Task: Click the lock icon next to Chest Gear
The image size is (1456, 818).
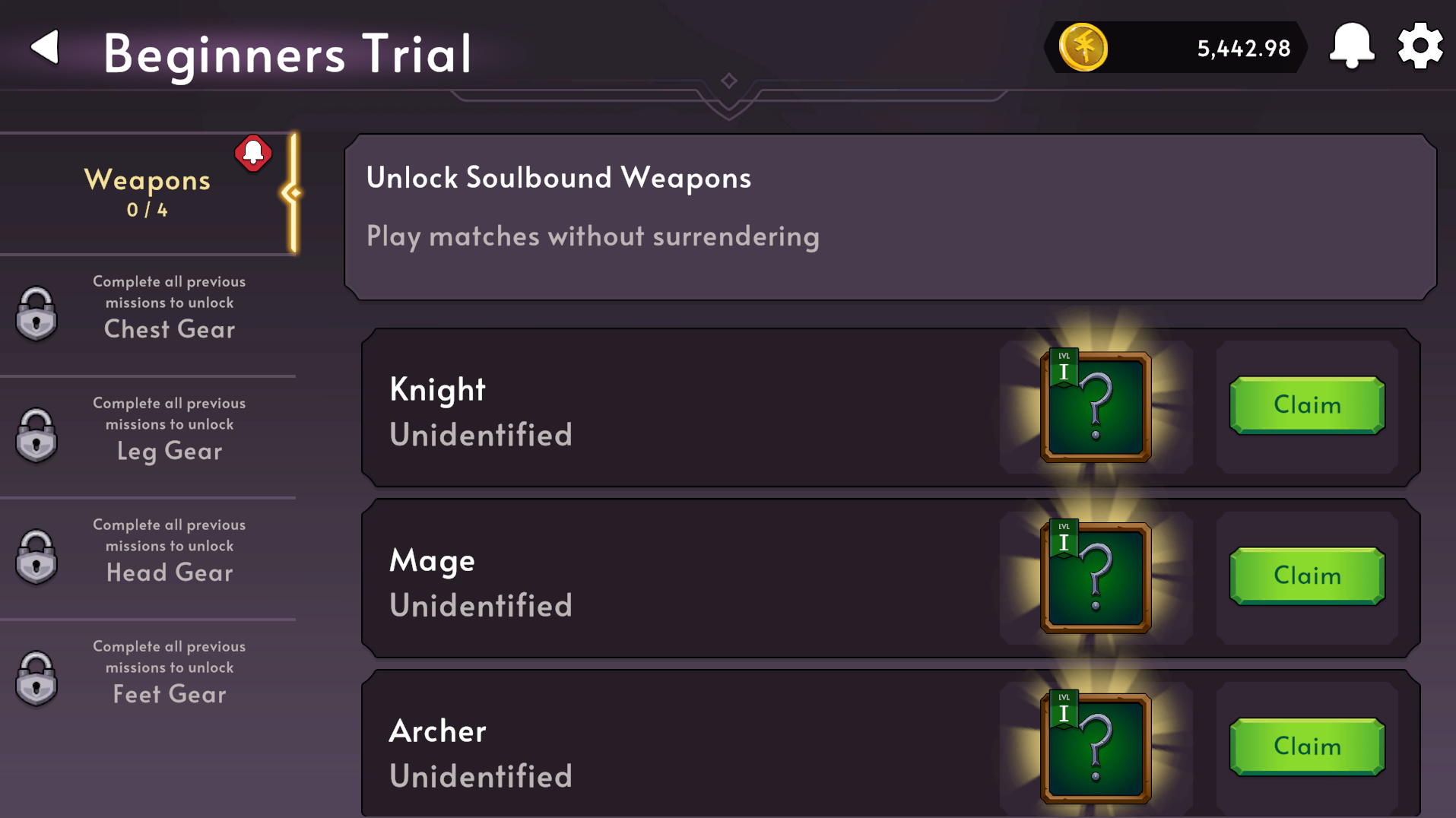Action: coord(36,313)
